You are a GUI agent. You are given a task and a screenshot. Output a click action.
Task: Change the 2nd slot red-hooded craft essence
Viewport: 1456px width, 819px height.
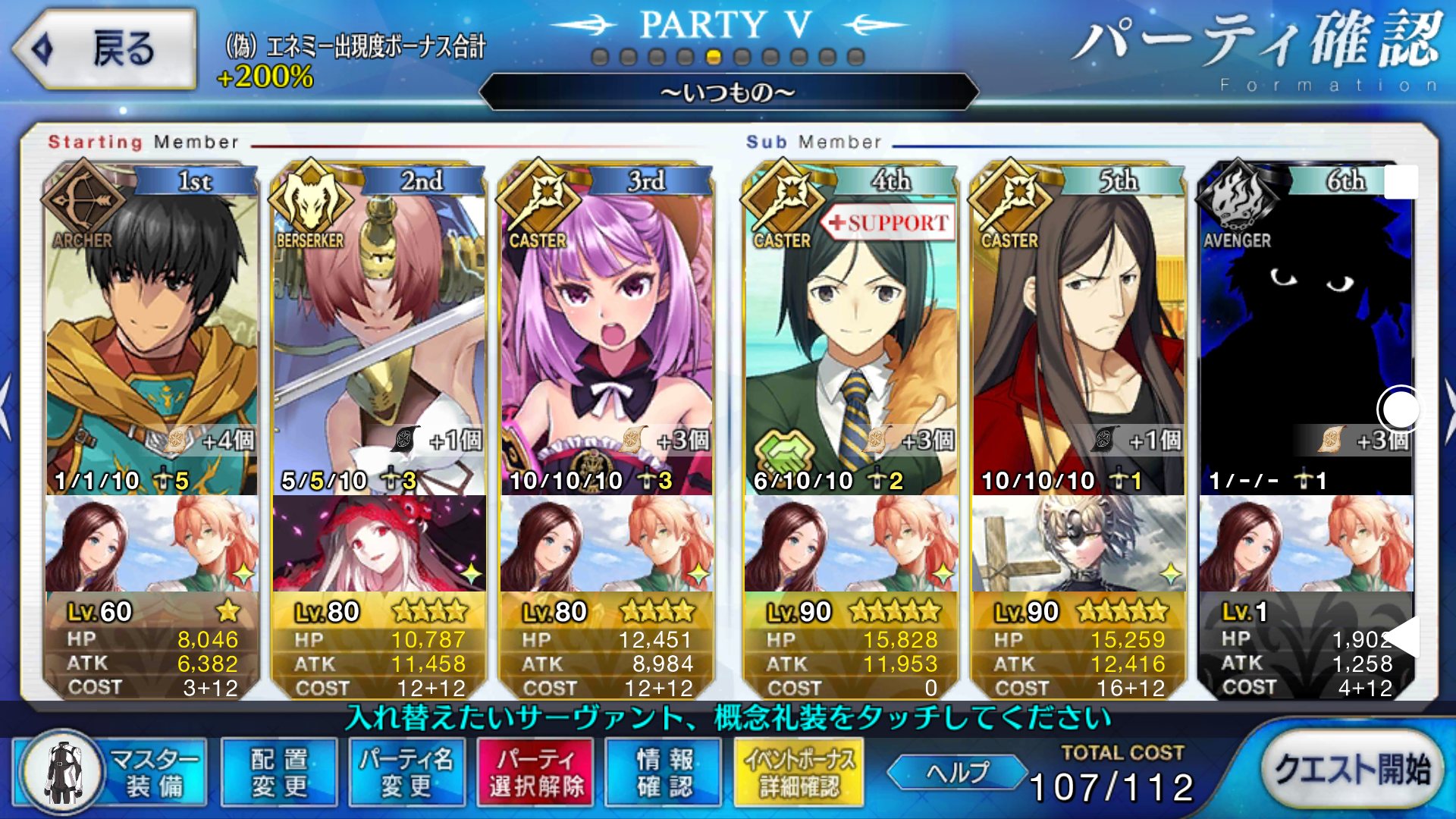coord(379,543)
